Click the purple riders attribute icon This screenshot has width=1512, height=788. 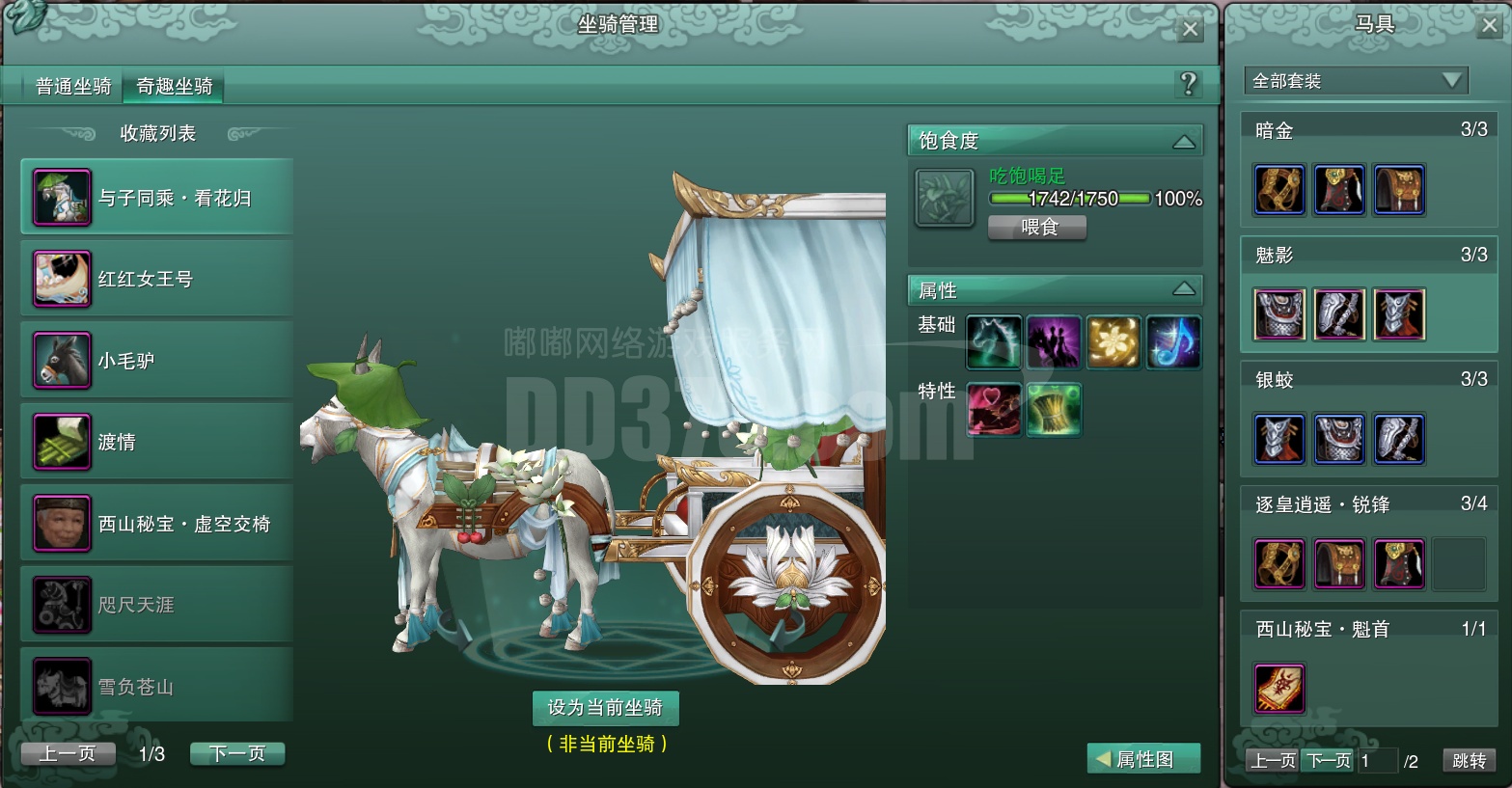coord(1054,342)
